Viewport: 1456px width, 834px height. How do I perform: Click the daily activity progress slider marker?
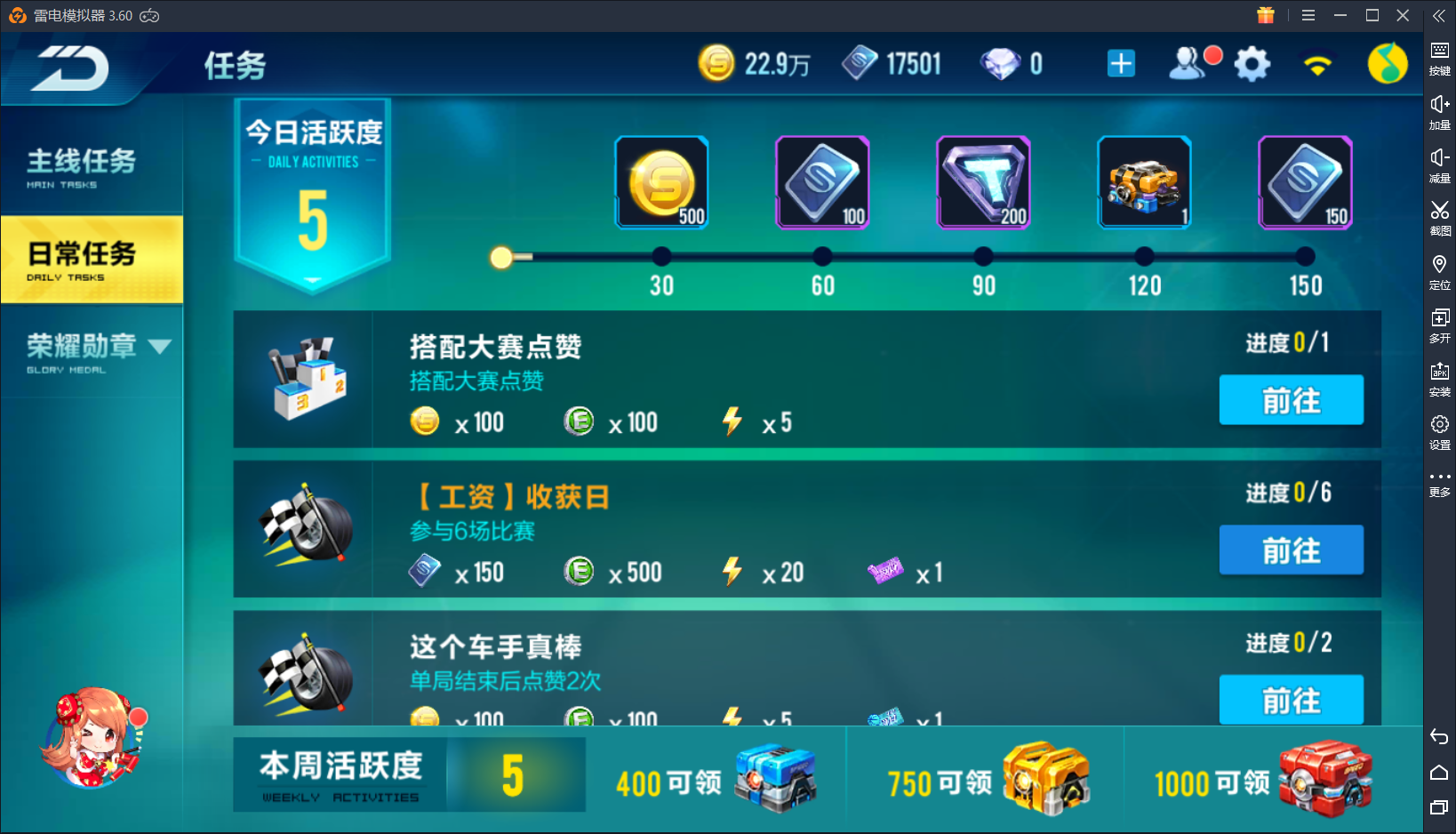(502, 257)
